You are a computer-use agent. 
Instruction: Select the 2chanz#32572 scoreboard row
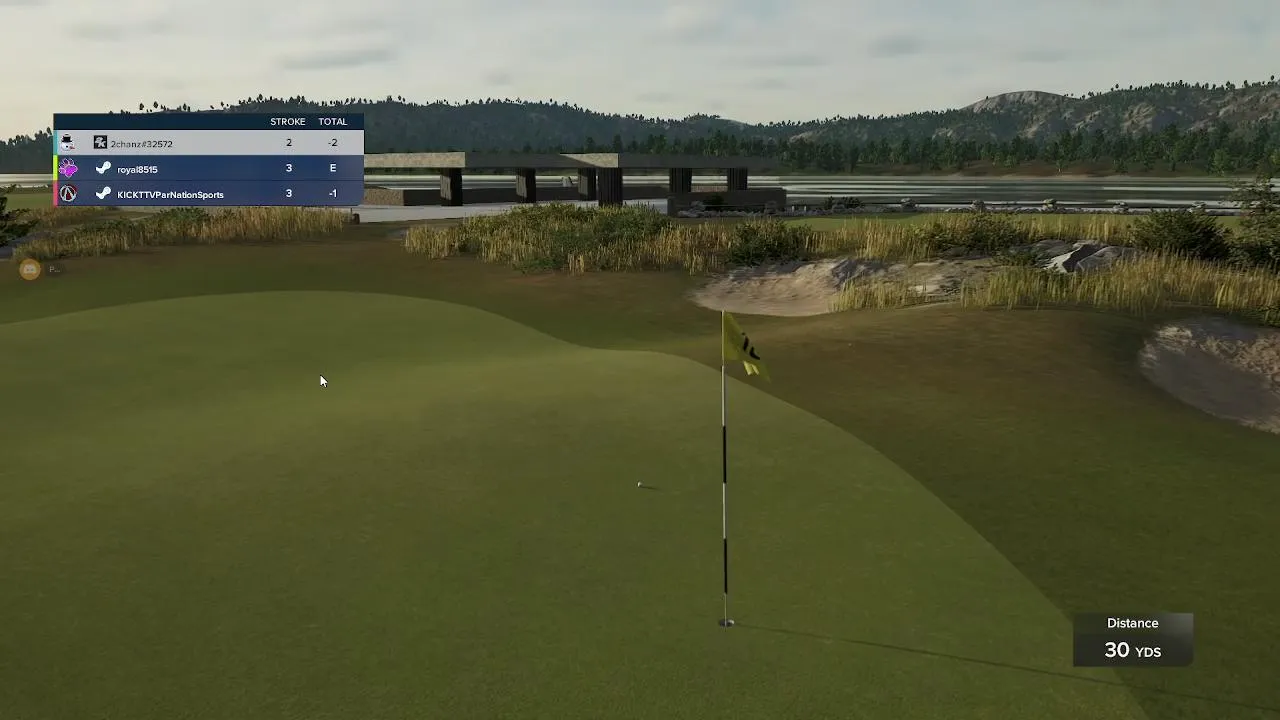pos(208,143)
